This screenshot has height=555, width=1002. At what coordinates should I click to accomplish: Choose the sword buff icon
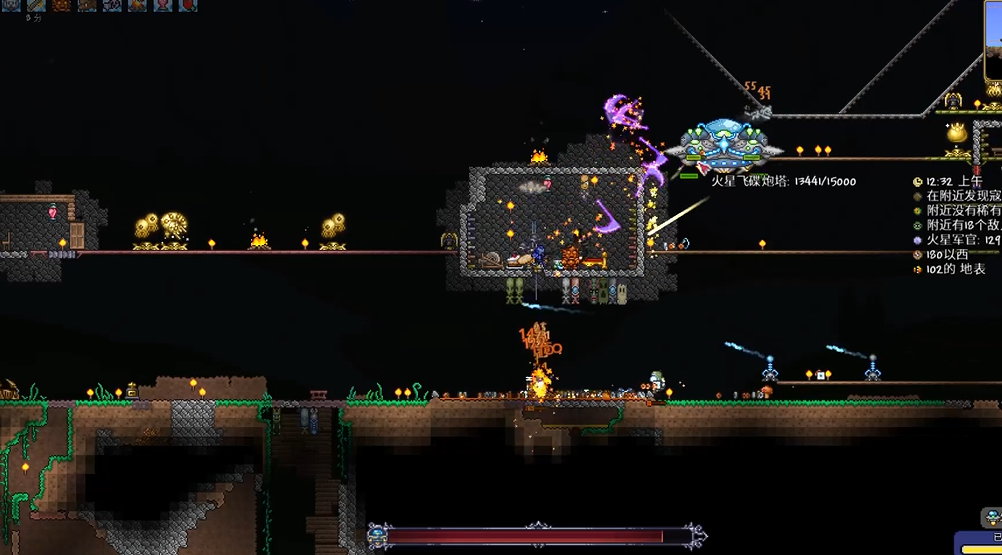pos(36,4)
